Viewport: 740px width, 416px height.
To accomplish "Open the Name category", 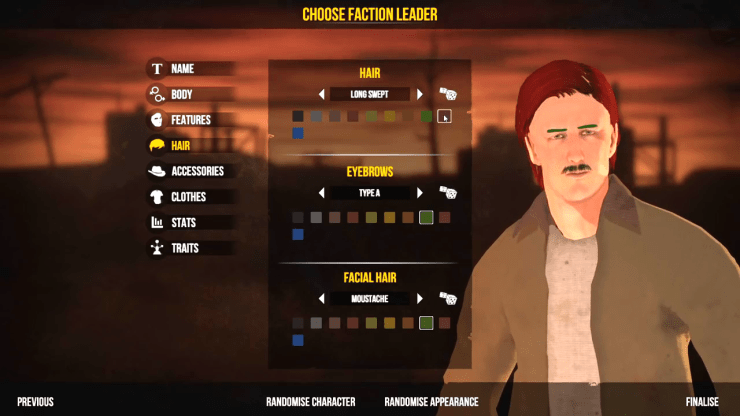I will tap(182, 69).
